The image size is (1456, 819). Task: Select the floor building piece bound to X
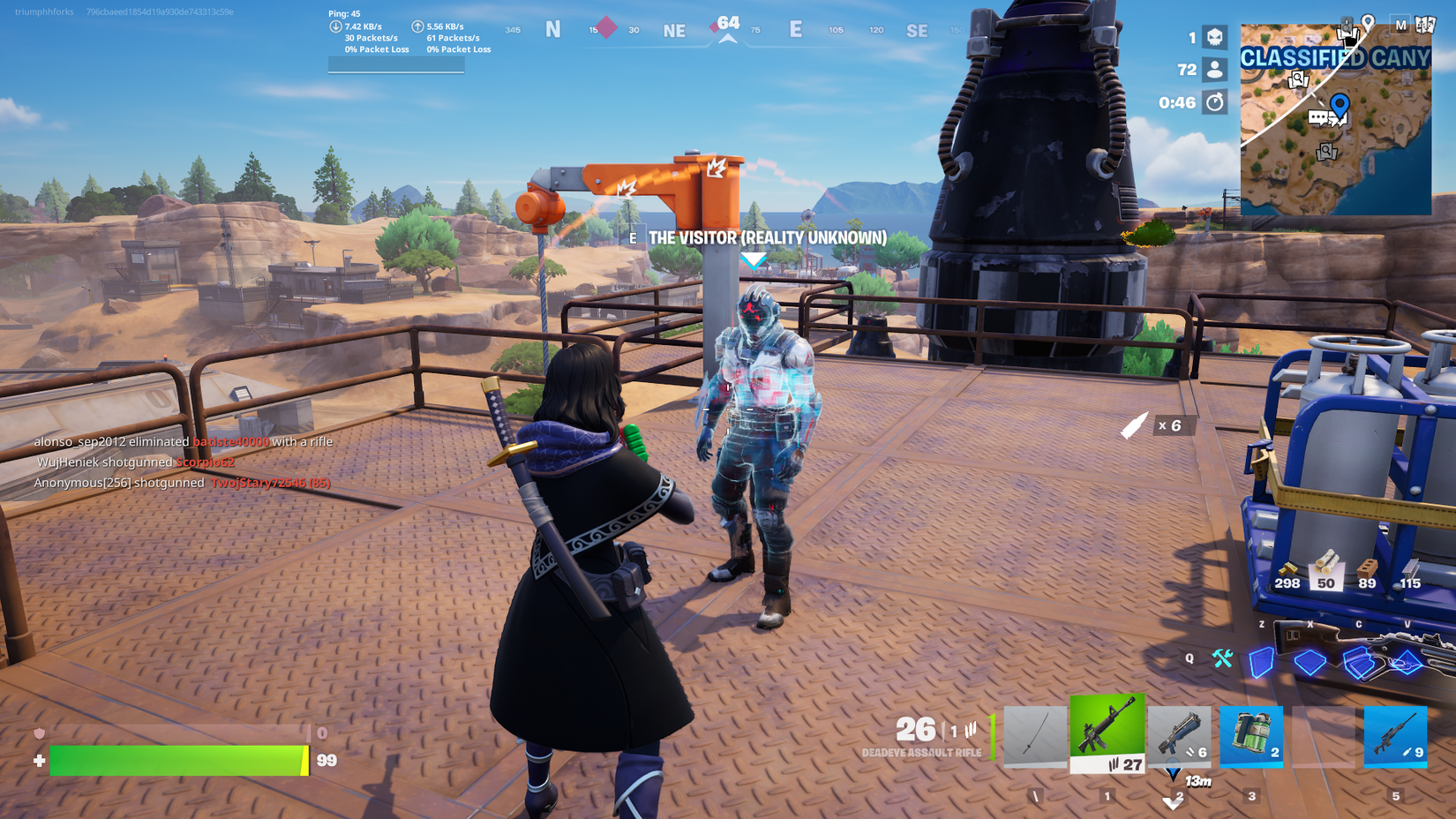[1312, 662]
